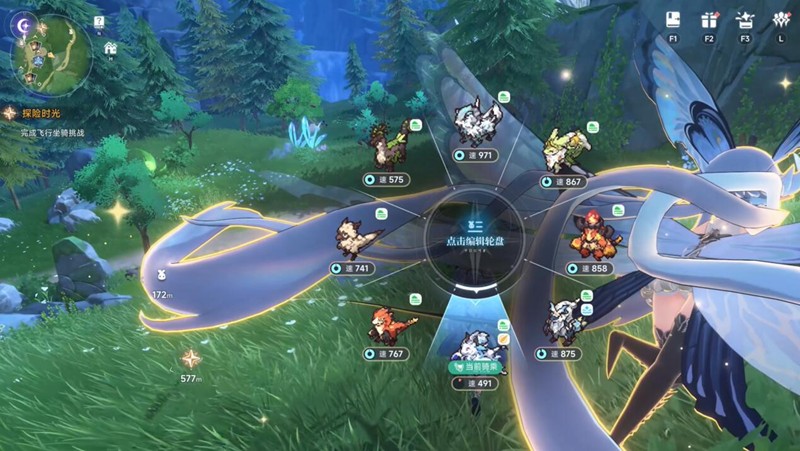Image resolution: width=800 pixels, height=451 pixels.
Task: Open the house icon beside the minimap
Action: click(109, 47)
